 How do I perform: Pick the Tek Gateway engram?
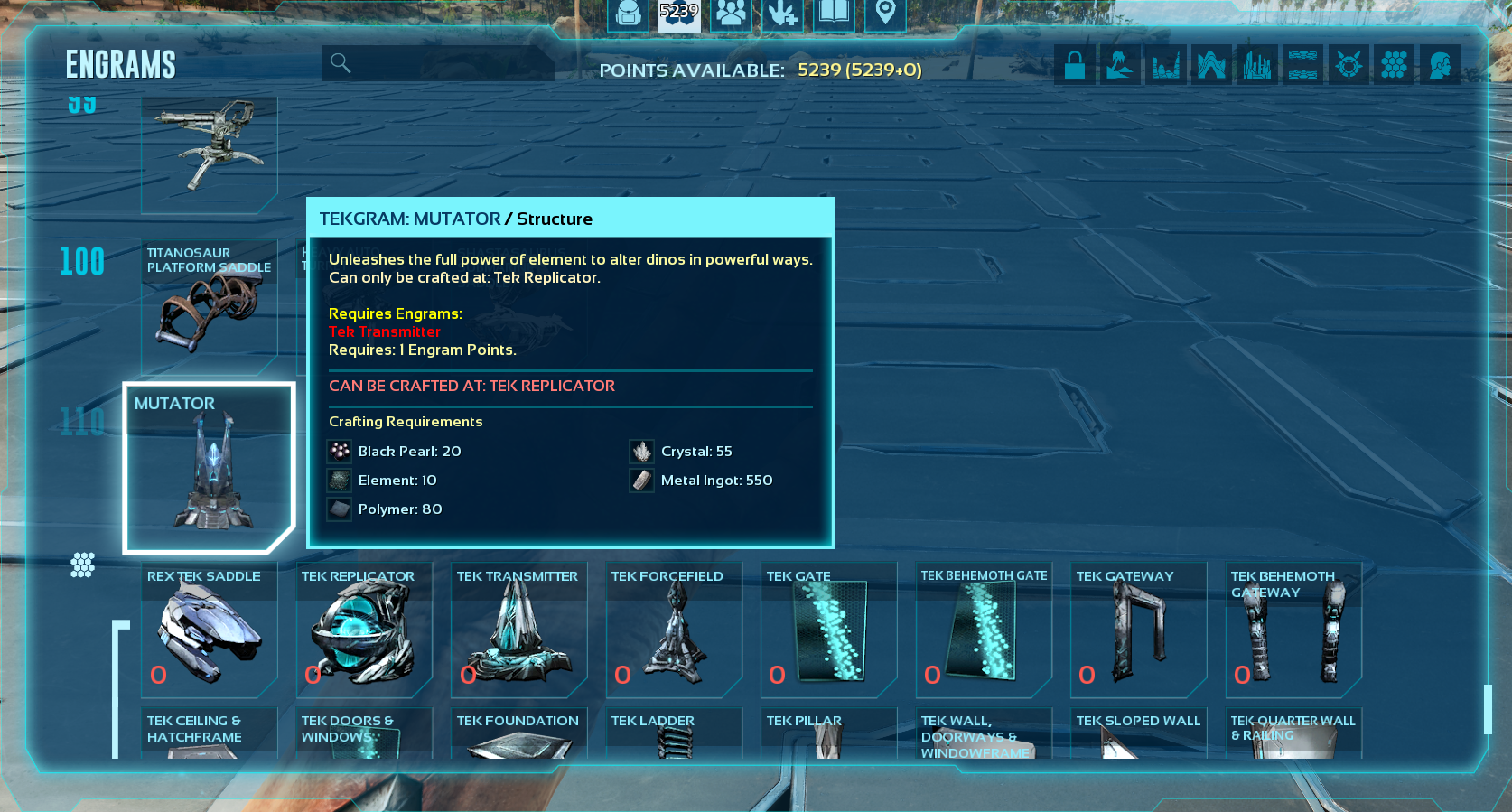coord(1139,630)
